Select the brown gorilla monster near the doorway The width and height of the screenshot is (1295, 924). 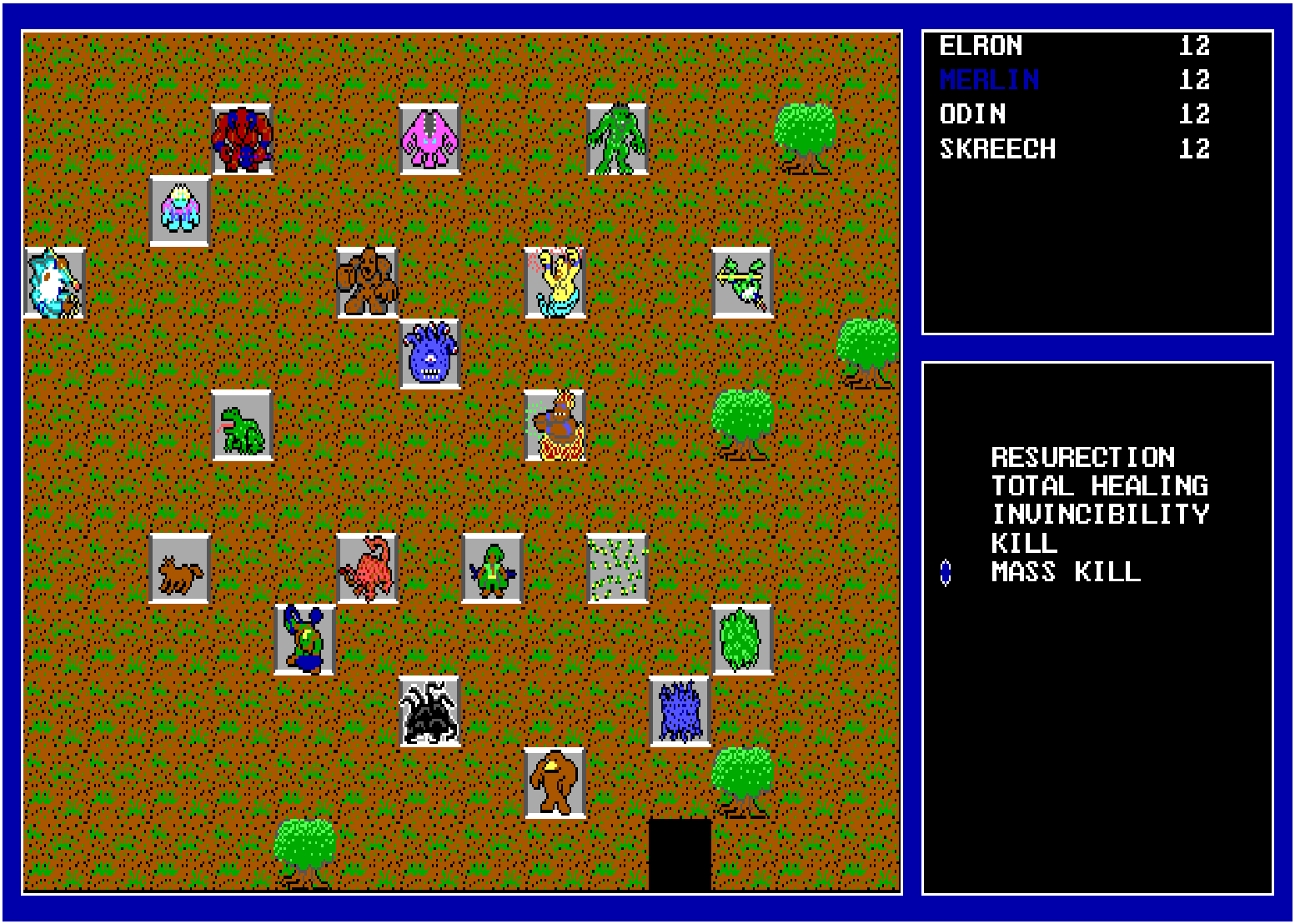coord(557,780)
